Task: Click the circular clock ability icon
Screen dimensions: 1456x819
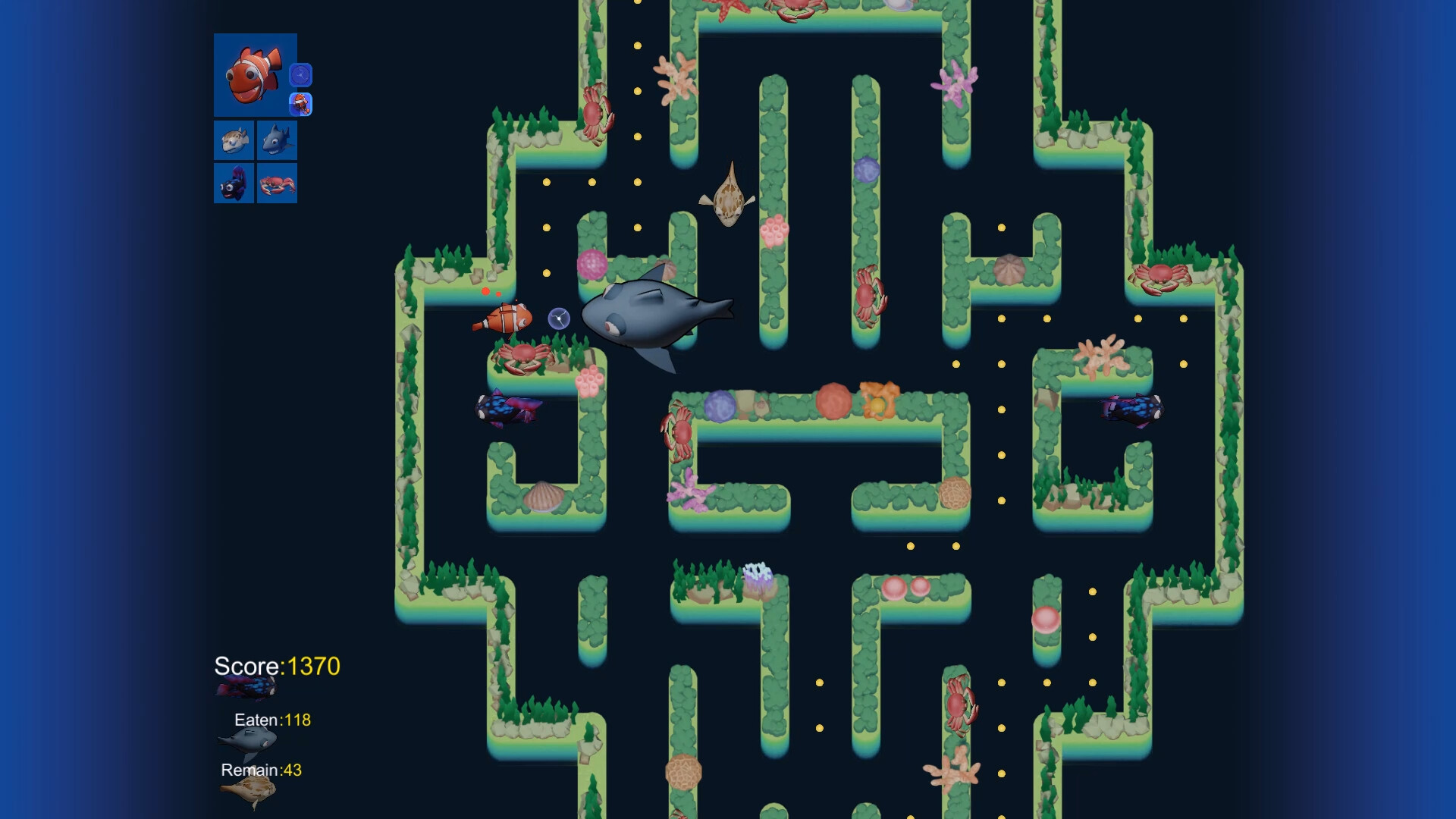Action: [x=301, y=74]
